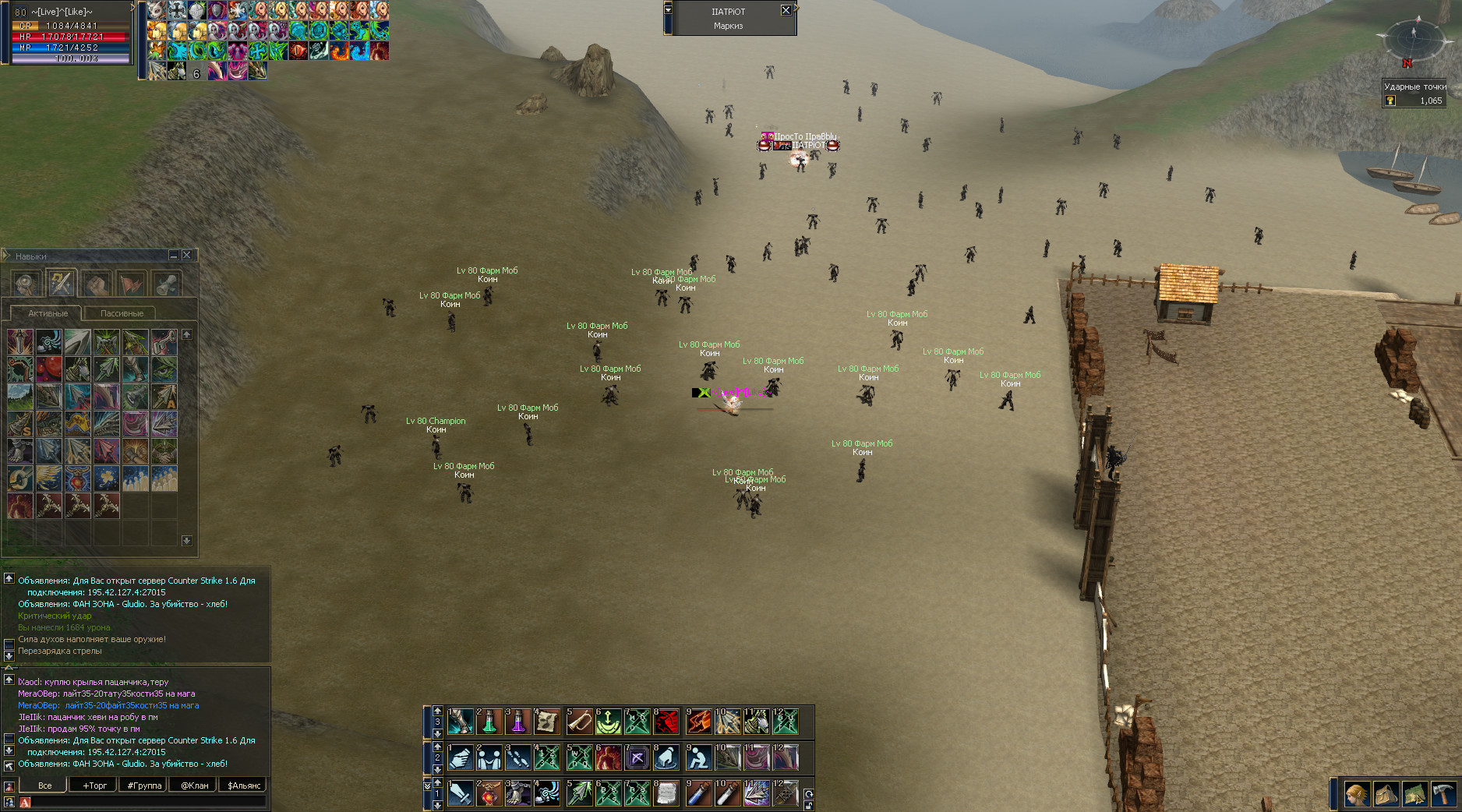Screen dimensions: 1462x812
Task: Select the Активные skills tab
Action: (x=48, y=313)
